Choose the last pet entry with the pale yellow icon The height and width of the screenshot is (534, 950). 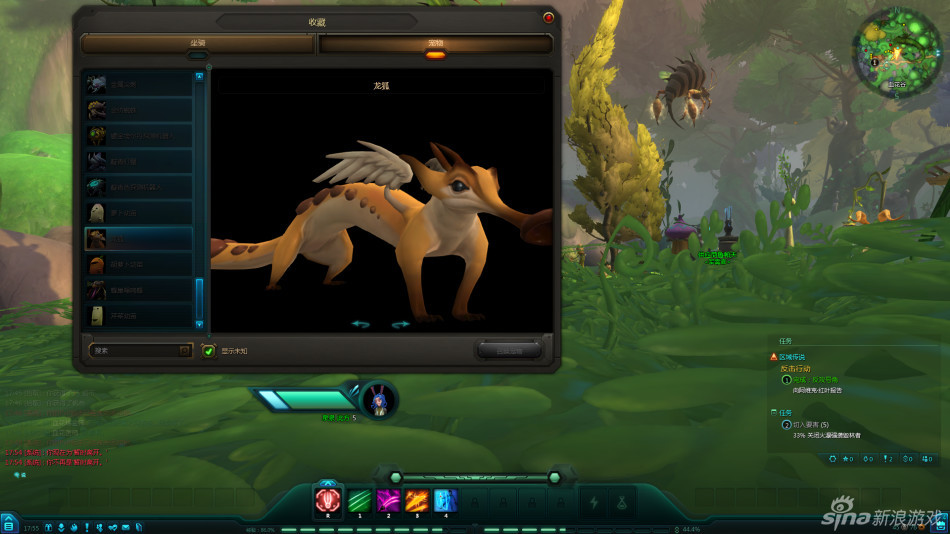pos(139,315)
